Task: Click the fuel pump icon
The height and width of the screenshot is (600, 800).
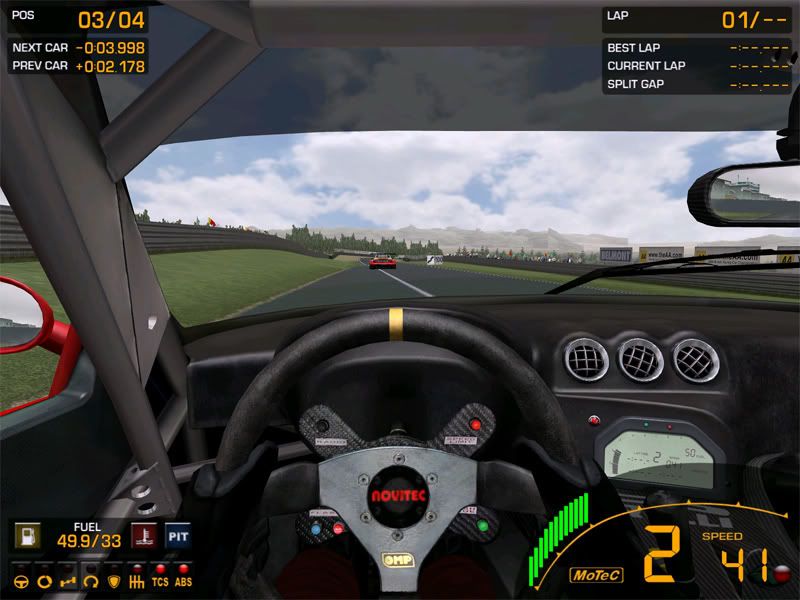Action: [x=27, y=536]
